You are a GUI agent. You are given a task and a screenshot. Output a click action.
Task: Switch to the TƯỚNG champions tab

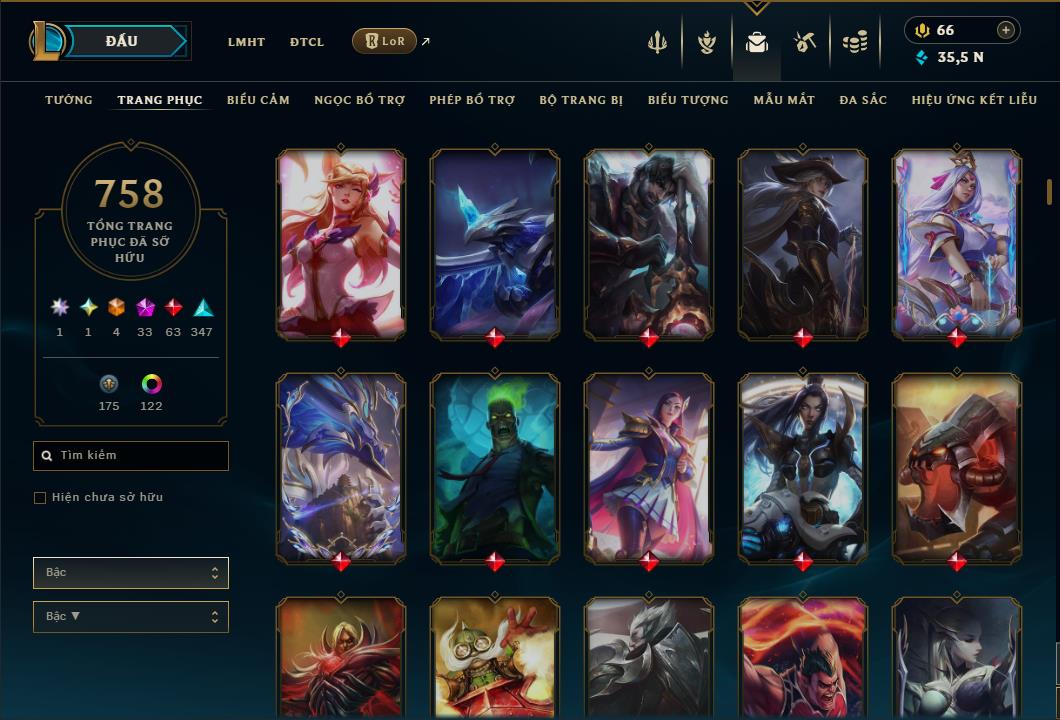tap(69, 100)
